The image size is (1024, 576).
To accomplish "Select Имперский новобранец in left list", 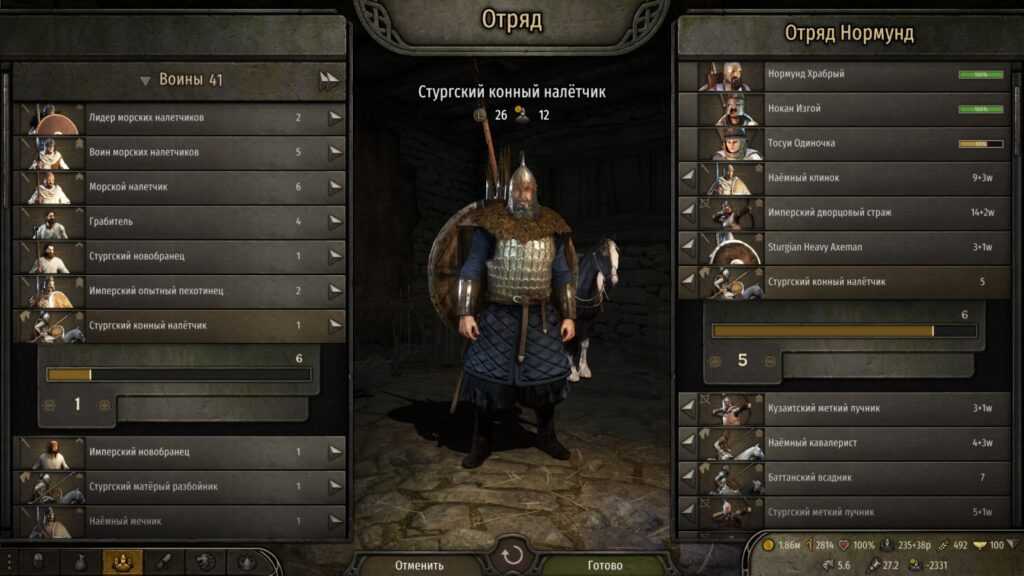I will click(180, 452).
